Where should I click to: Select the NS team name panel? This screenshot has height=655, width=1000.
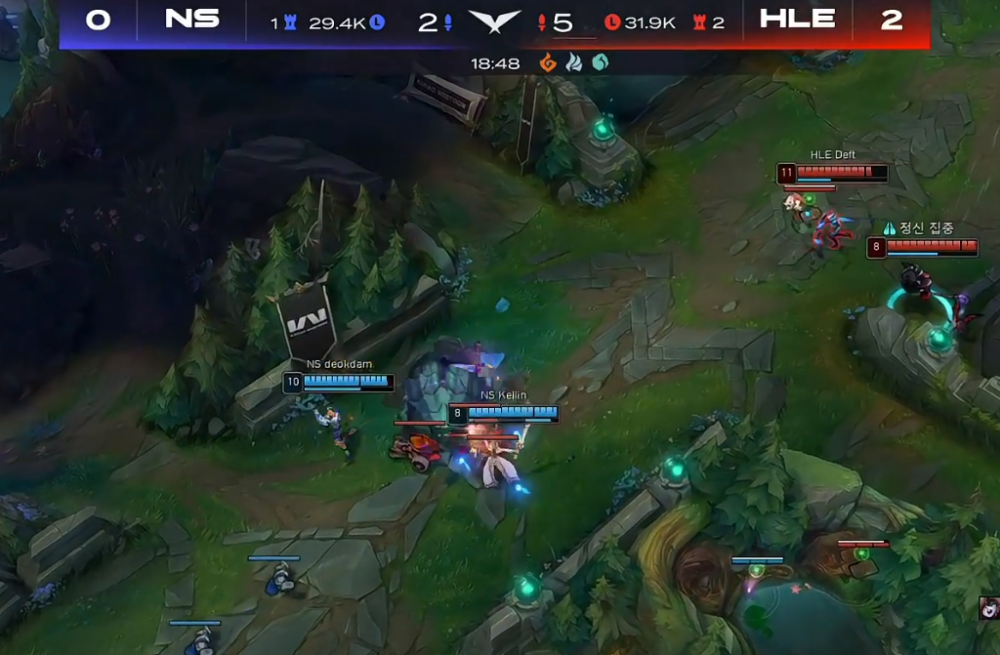[x=192, y=20]
